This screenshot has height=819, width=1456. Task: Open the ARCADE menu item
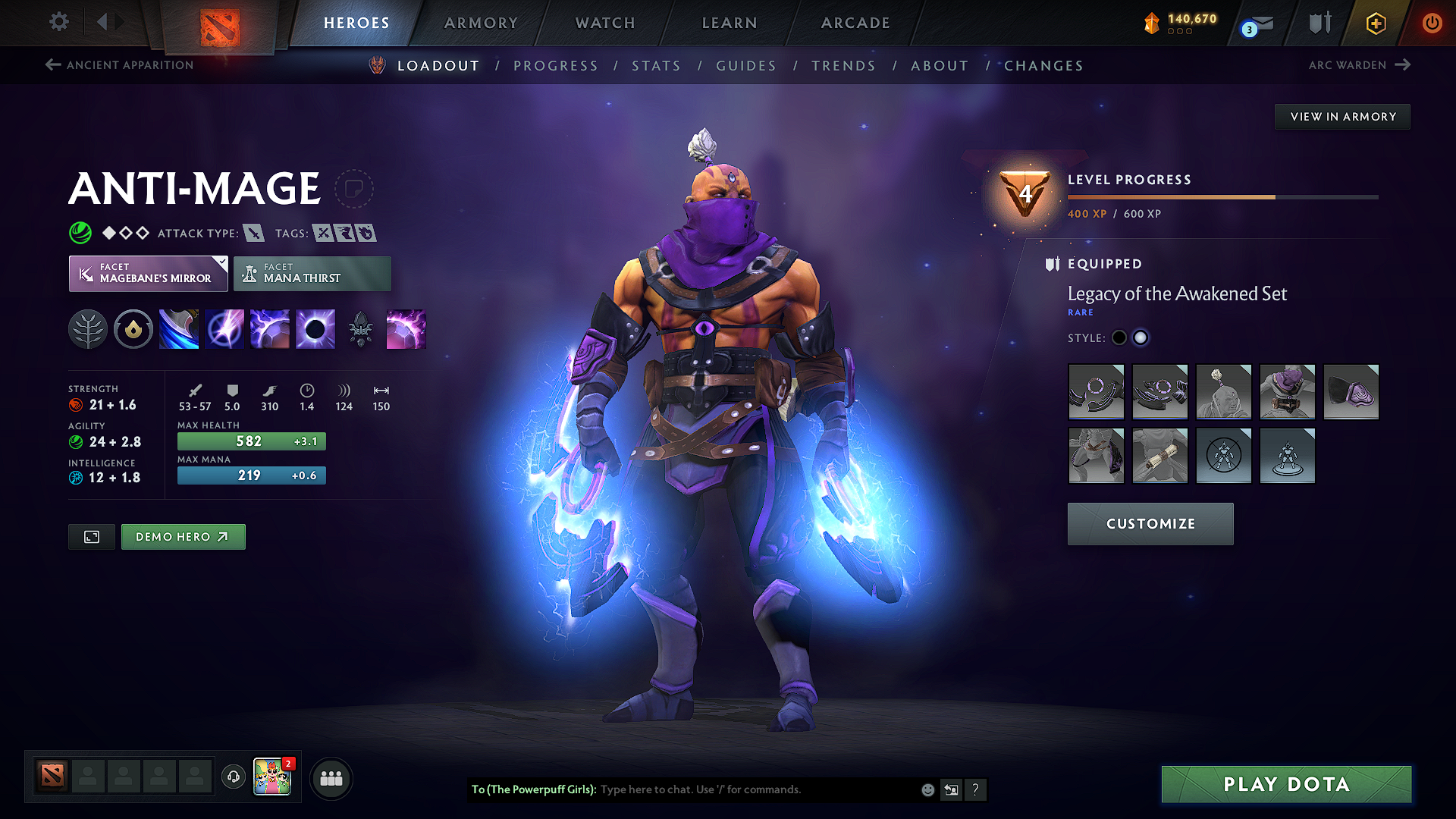tap(855, 23)
